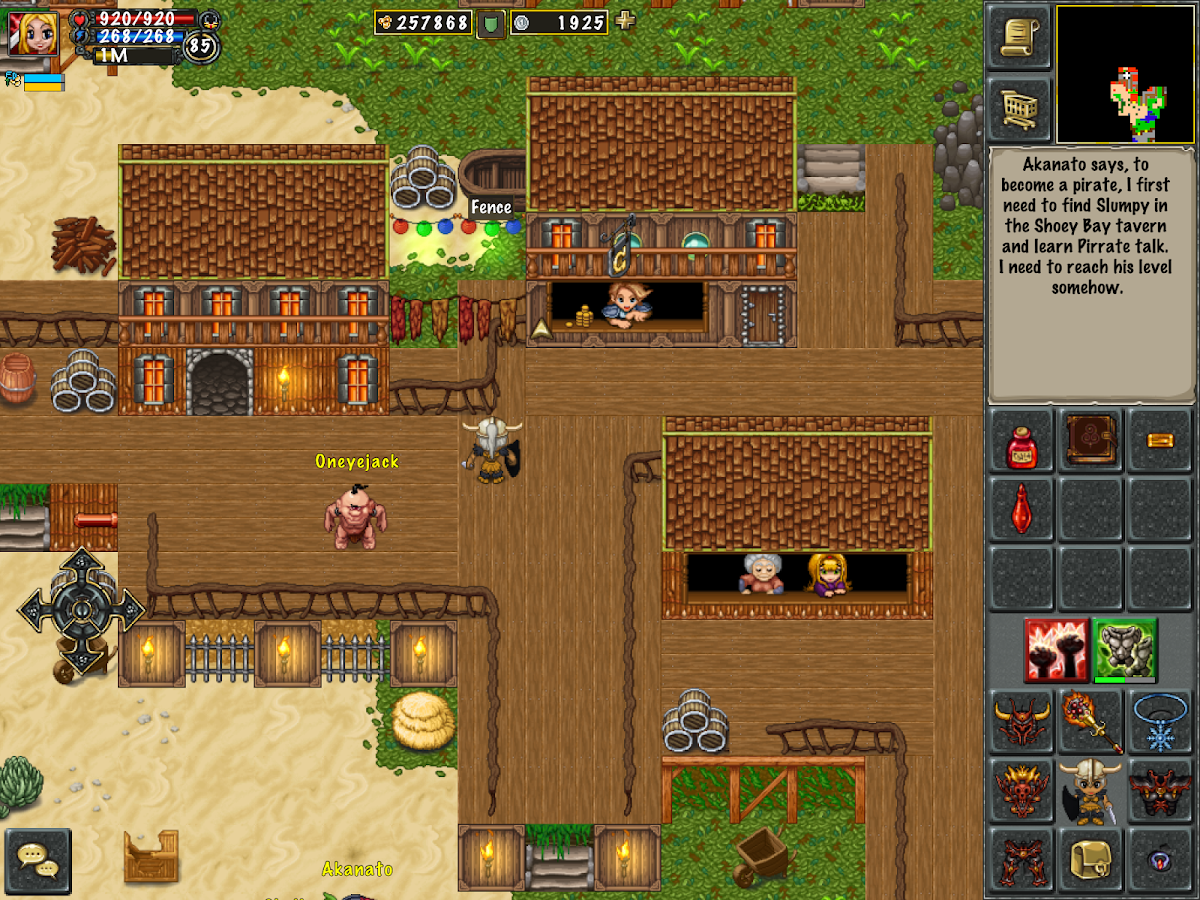1200x900 pixels.
Task: Select the horned demon helmet slot
Action: [x=1021, y=722]
